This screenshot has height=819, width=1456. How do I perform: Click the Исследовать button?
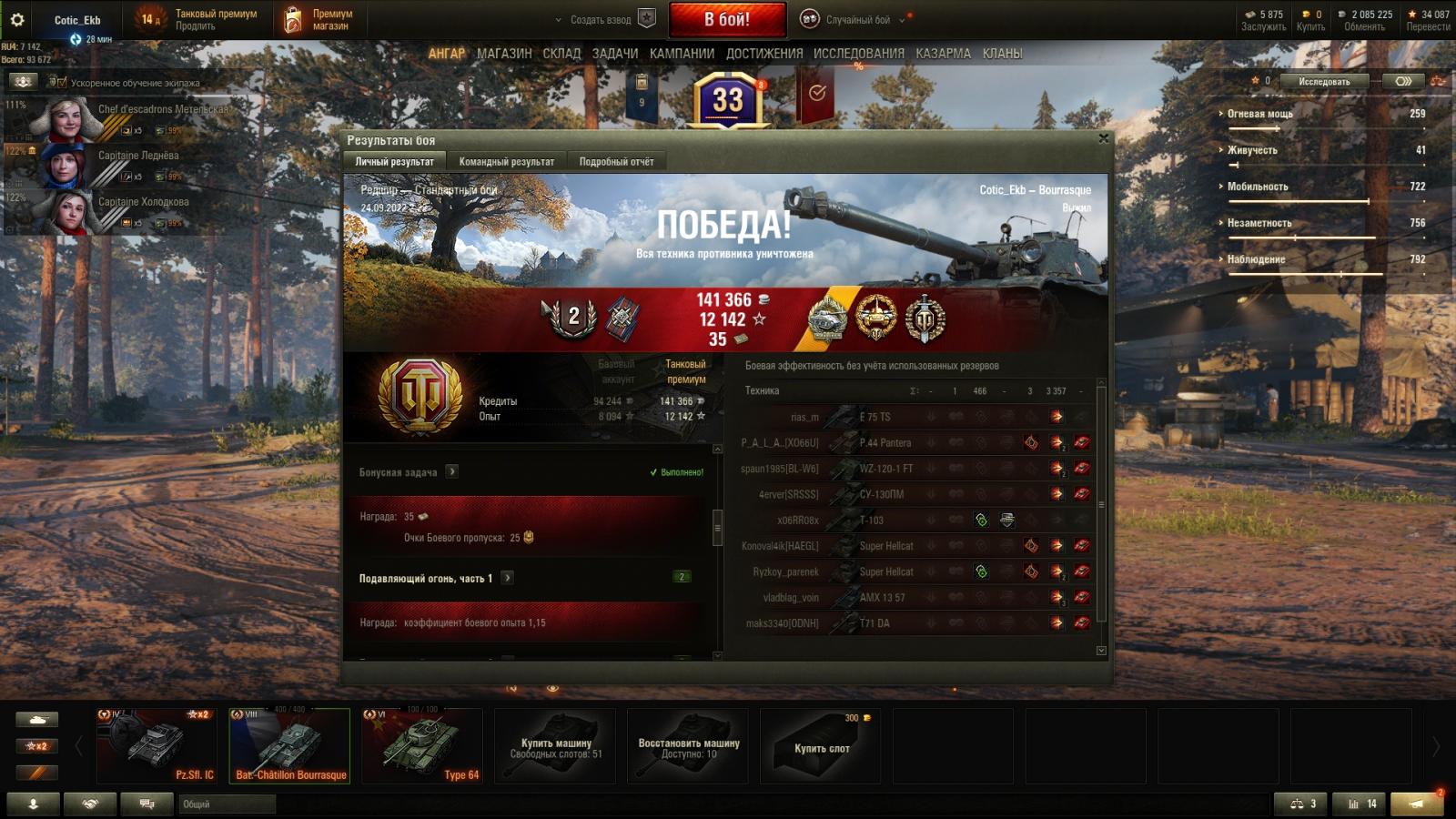click(x=1324, y=81)
